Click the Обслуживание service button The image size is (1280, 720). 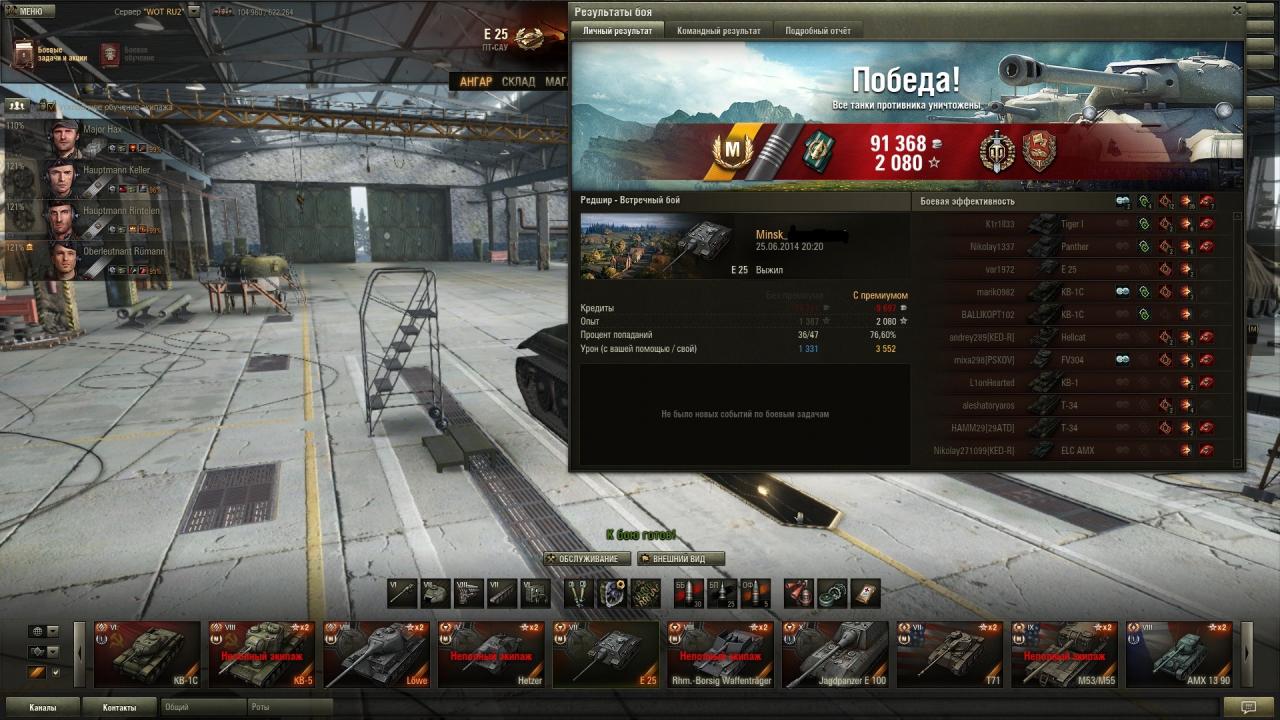point(587,558)
